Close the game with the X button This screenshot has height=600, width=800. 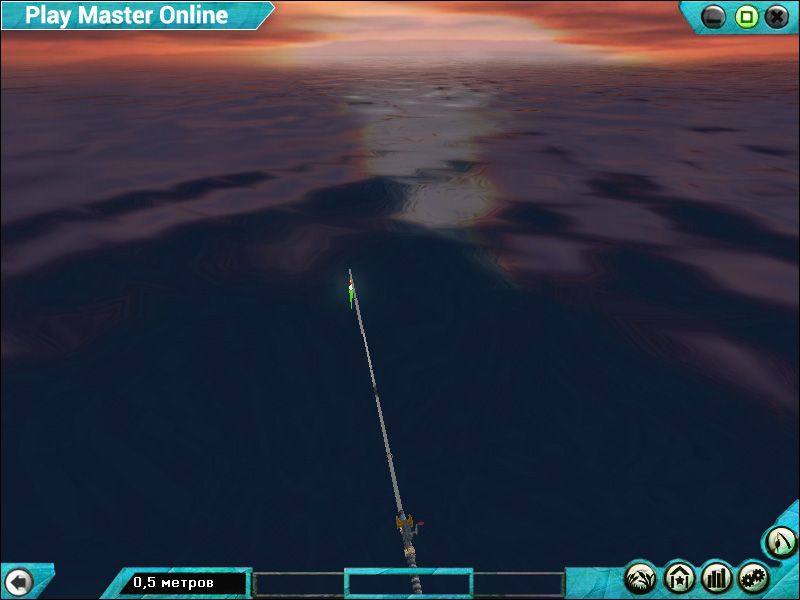776,16
